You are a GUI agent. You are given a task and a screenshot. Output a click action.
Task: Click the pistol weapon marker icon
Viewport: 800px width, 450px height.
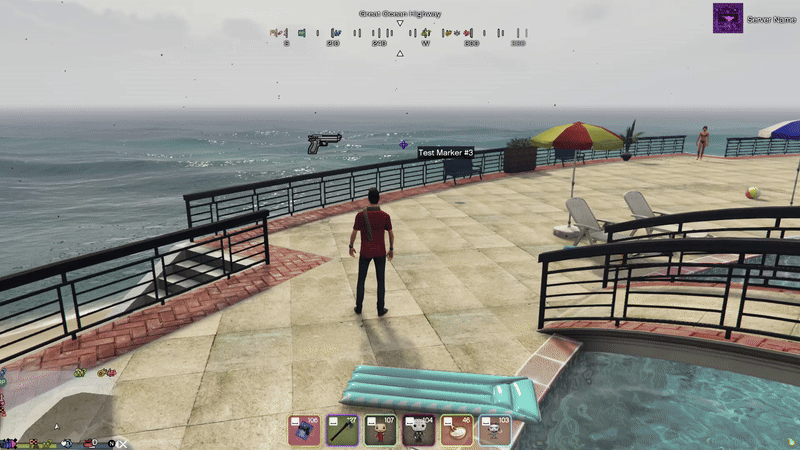click(x=324, y=142)
